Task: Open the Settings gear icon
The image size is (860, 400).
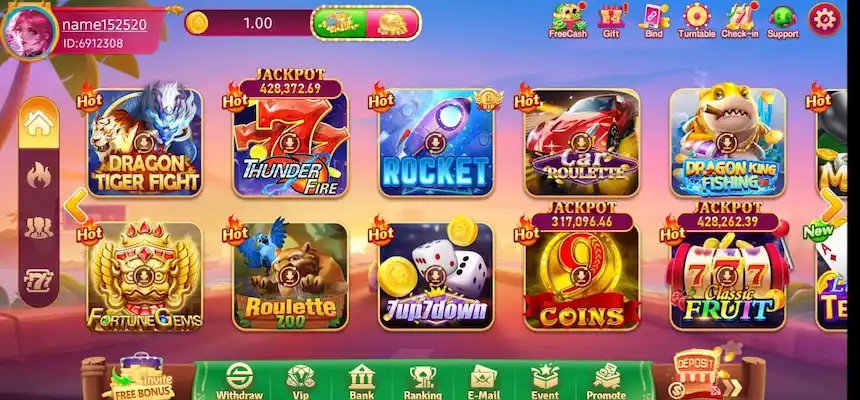Action: 824,18
